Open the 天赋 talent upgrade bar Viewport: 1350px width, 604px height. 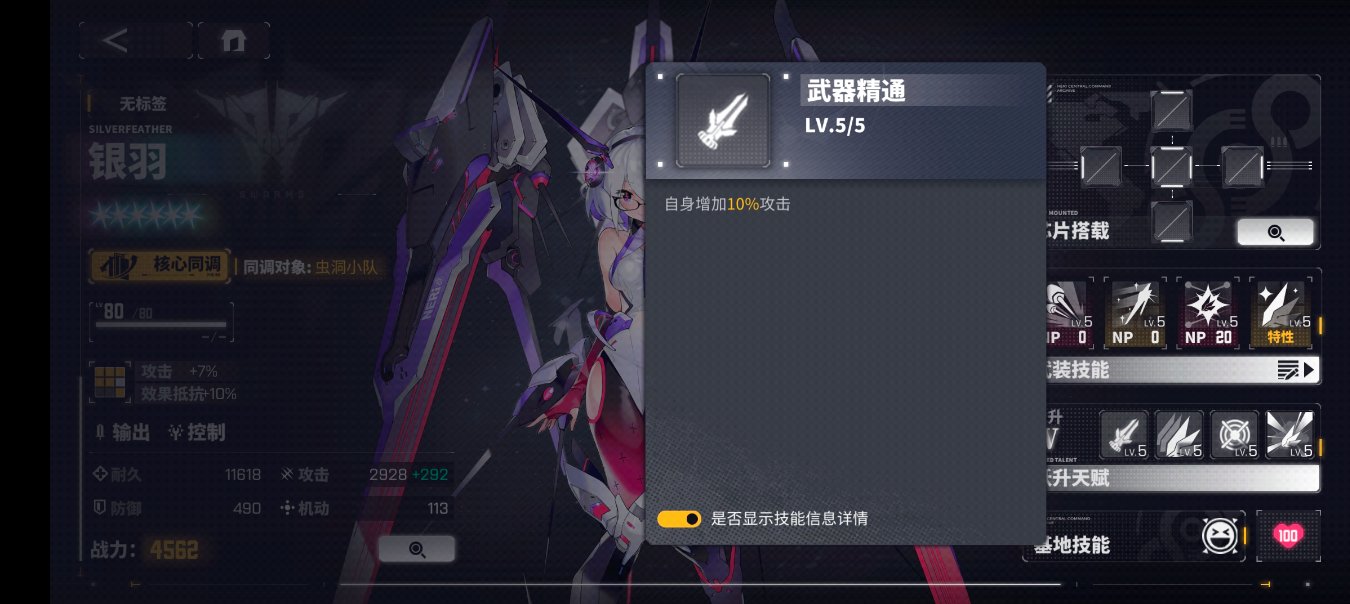1180,479
